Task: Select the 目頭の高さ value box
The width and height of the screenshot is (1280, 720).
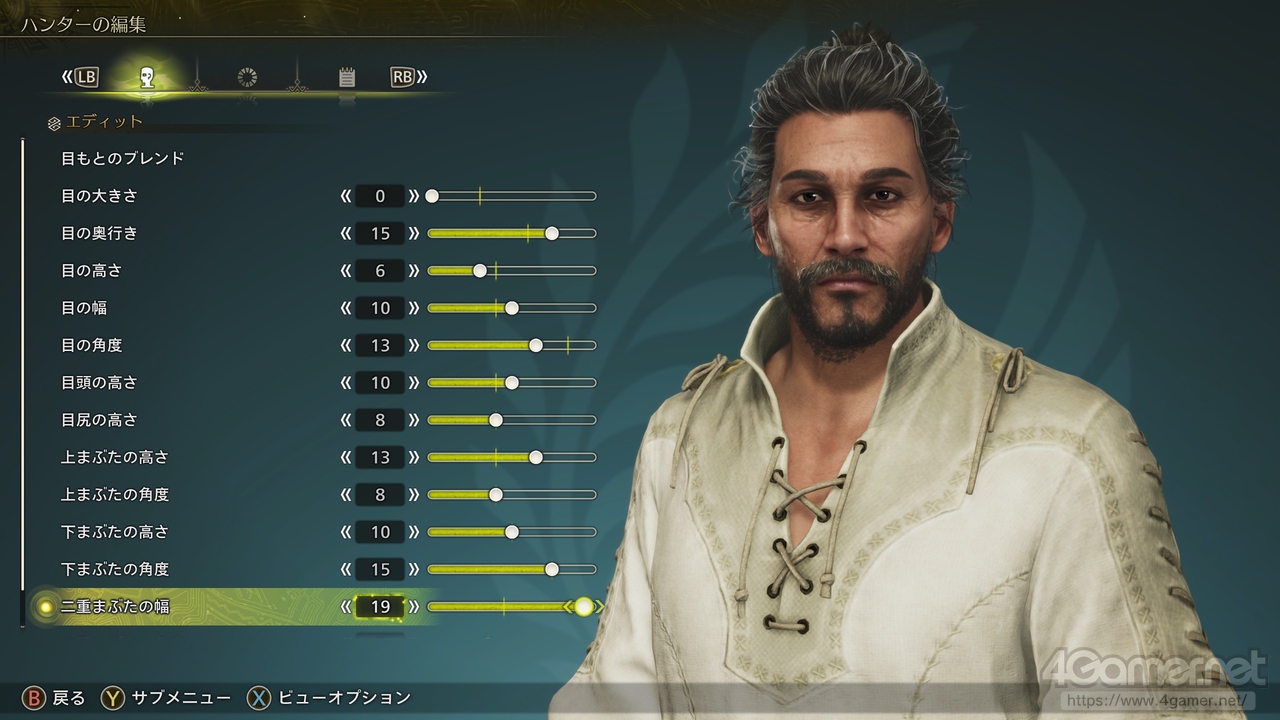Action: [x=380, y=383]
